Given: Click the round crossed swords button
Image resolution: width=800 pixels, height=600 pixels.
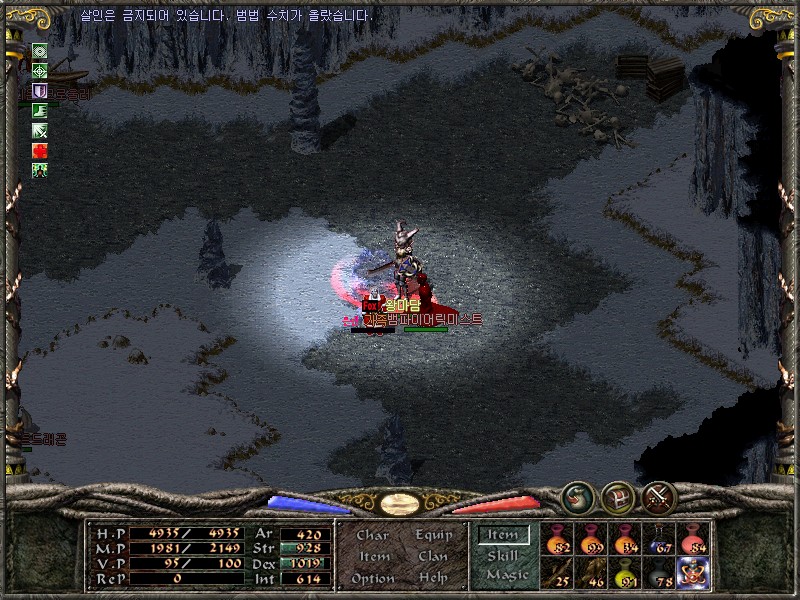Looking at the screenshot, I should tap(658, 496).
